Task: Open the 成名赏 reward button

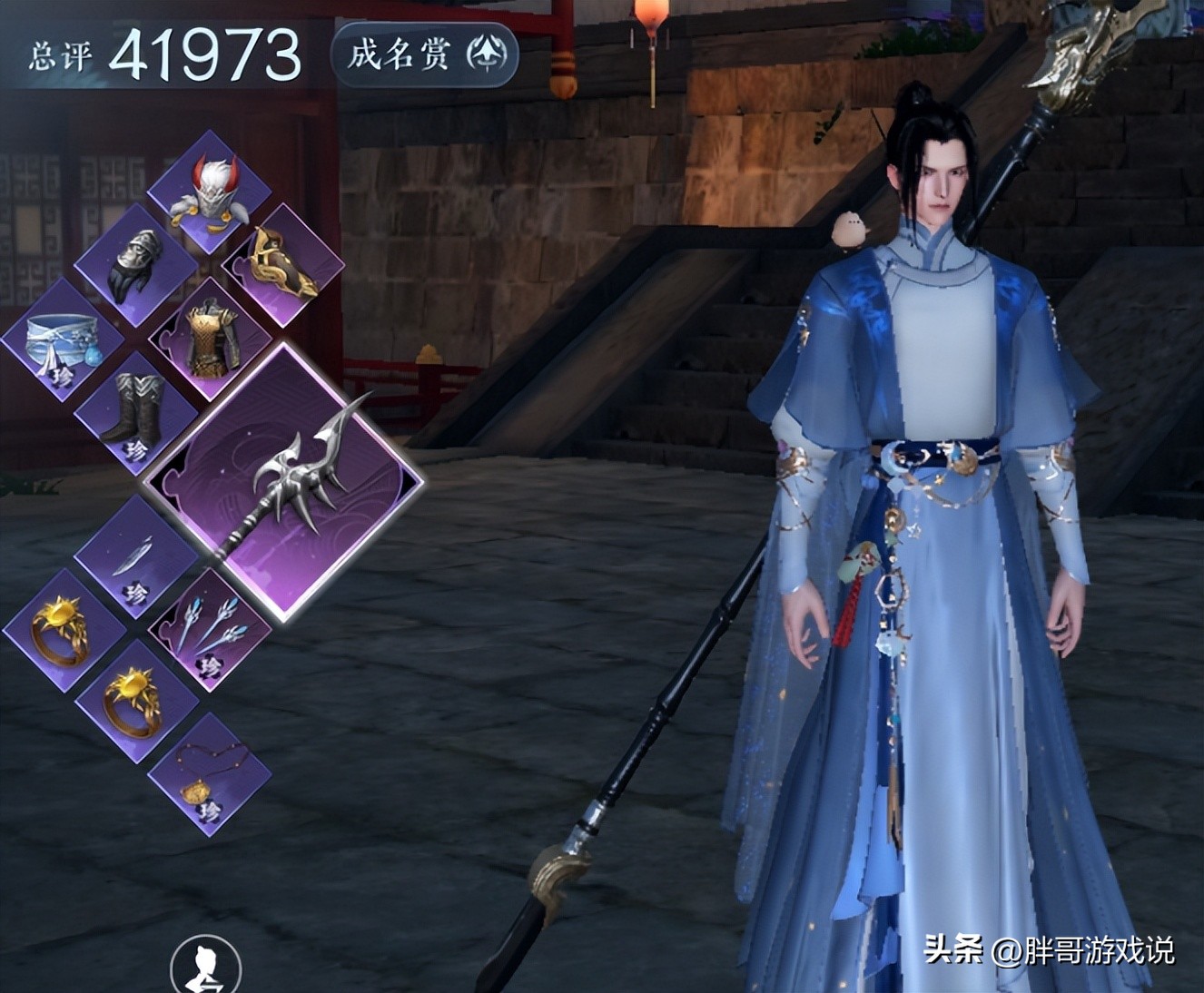Action: click(424, 55)
